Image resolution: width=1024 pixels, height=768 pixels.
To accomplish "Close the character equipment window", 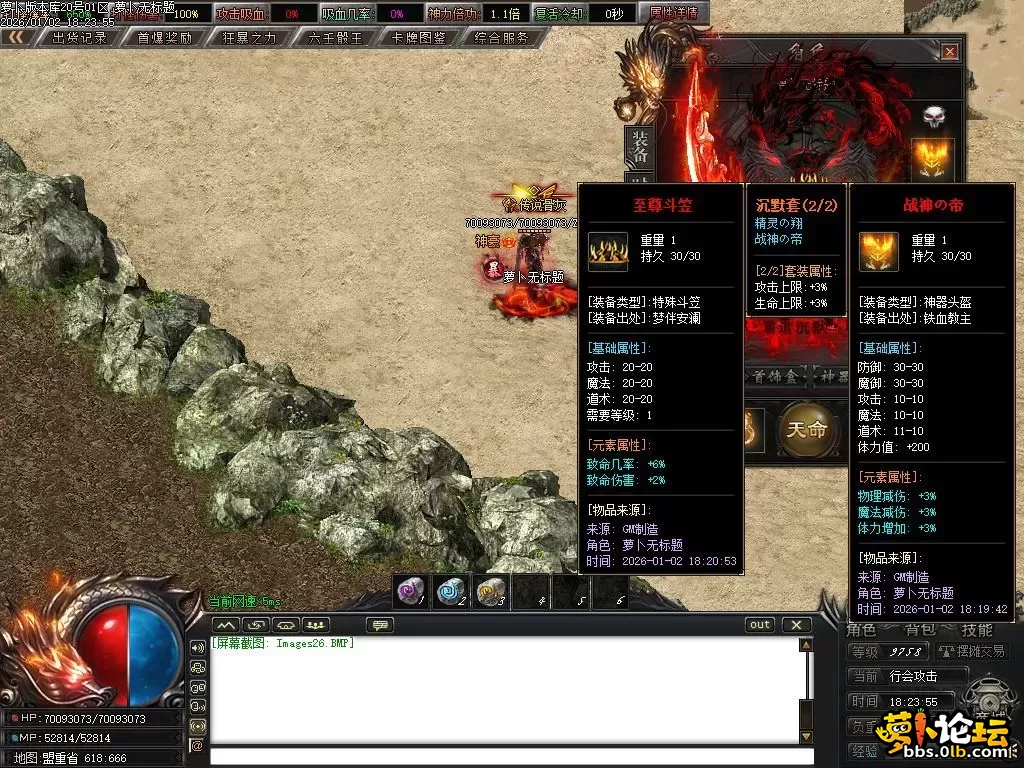I will coord(949,52).
